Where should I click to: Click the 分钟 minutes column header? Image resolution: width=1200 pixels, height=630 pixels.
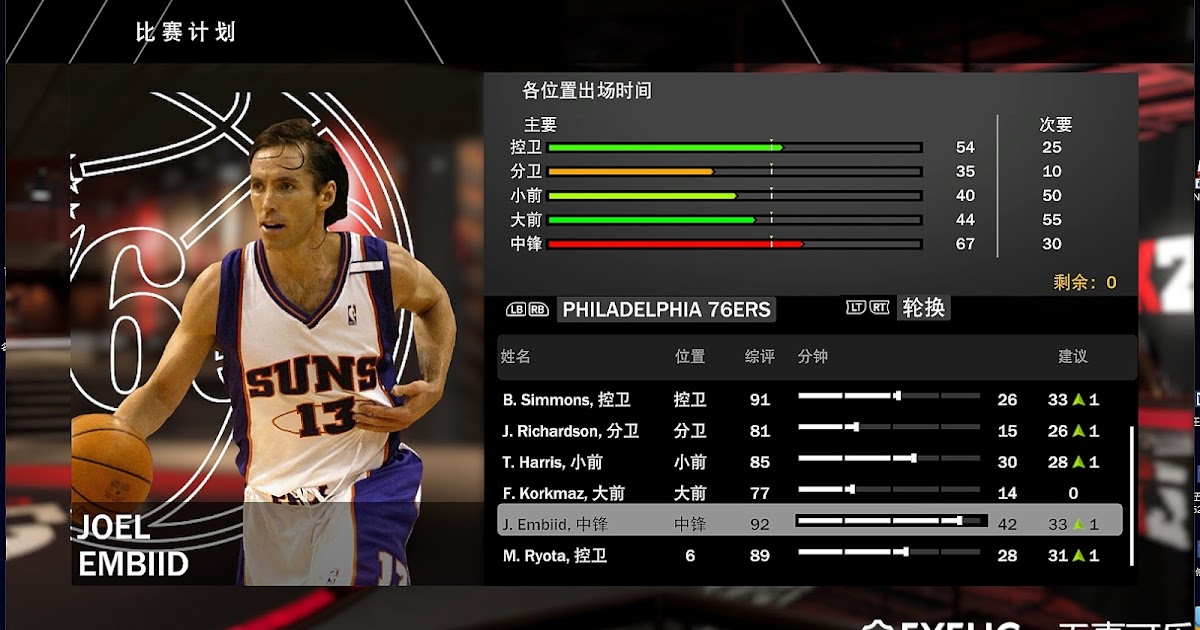[813, 356]
